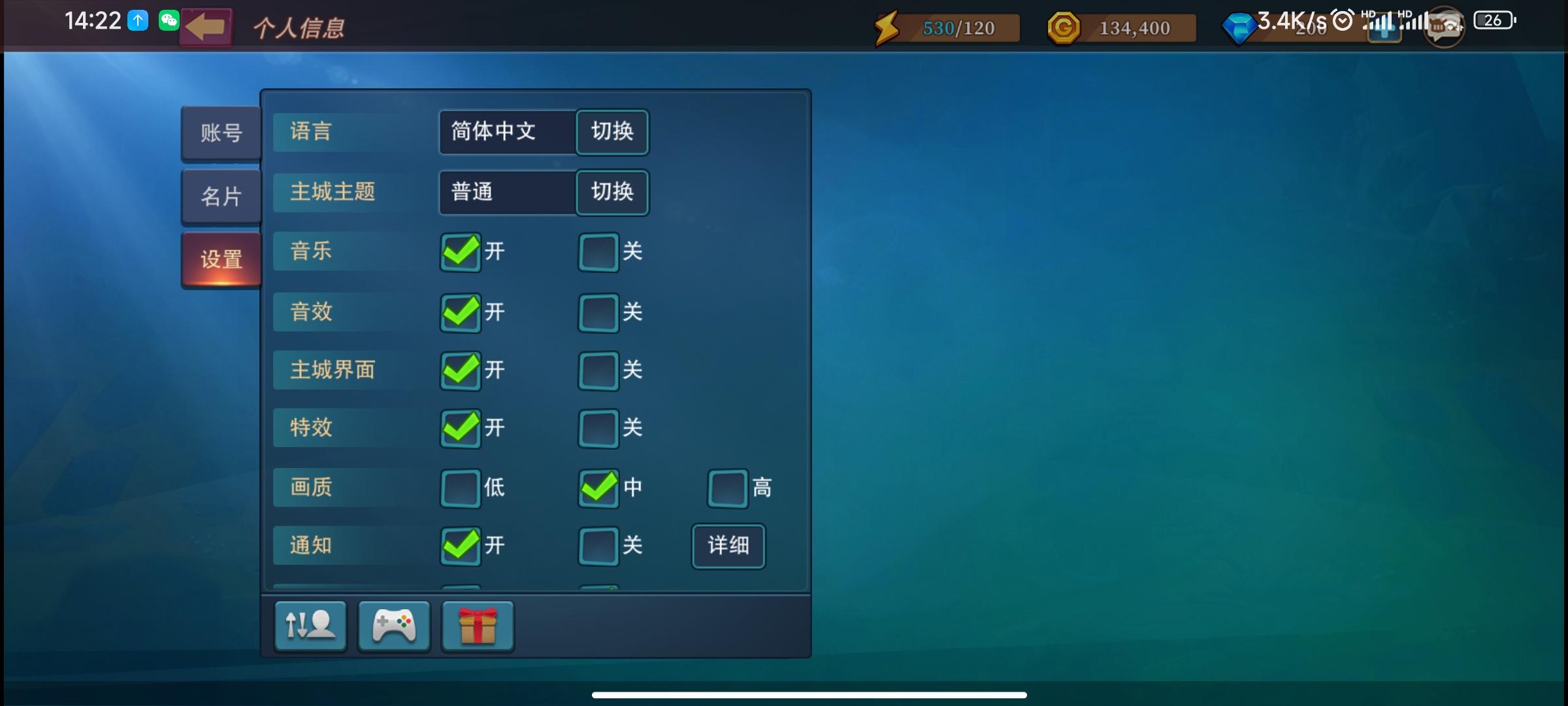Open the gamepad icon in the footer
Image resolution: width=1568 pixels, height=706 pixels.
(393, 626)
